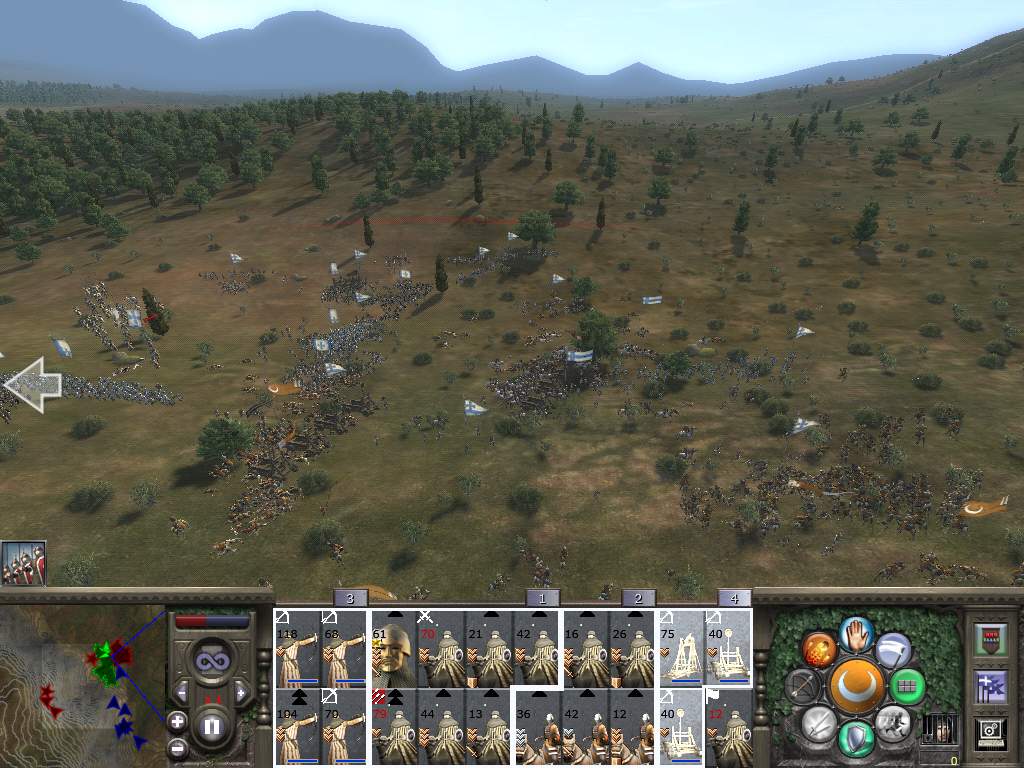Image resolution: width=1024 pixels, height=768 pixels.
Task: Zoom in the battle minimap
Action: [178, 720]
